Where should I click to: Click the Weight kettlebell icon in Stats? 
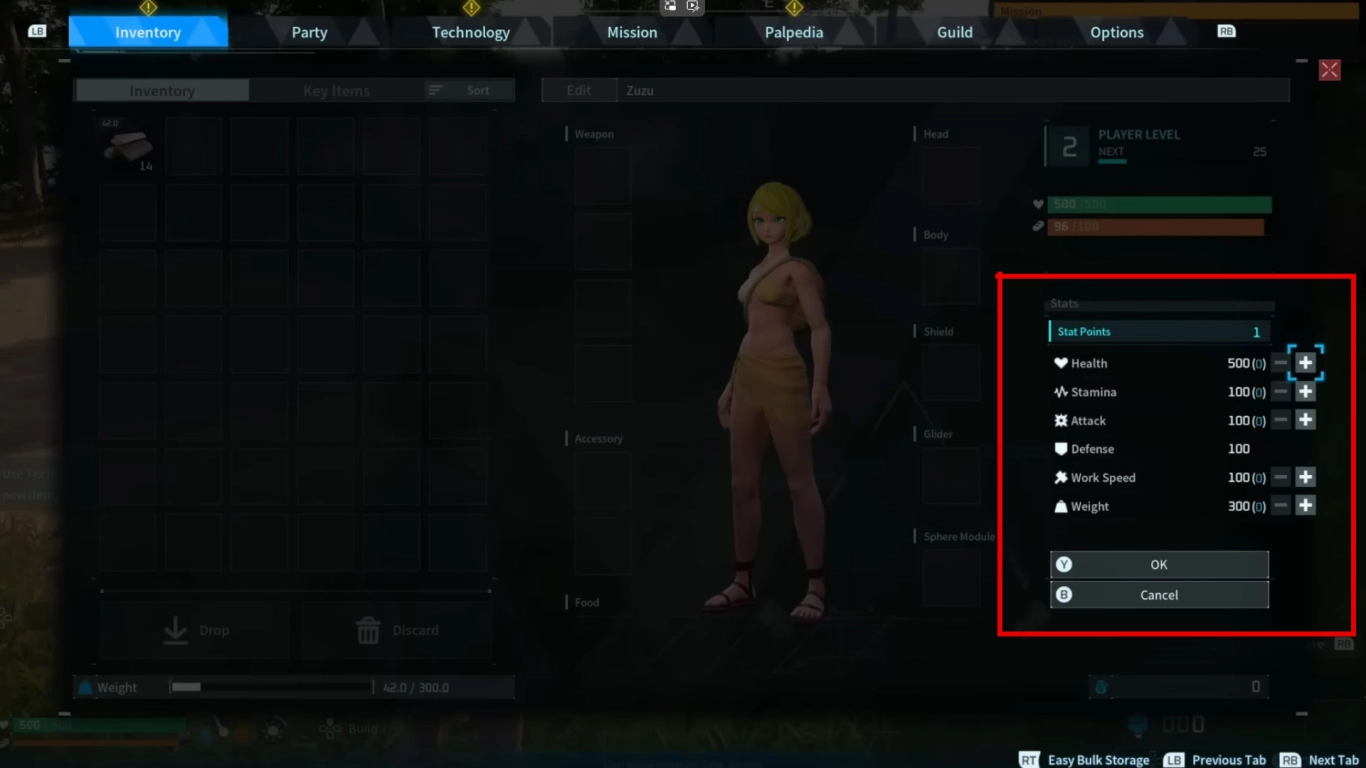(x=1063, y=506)
